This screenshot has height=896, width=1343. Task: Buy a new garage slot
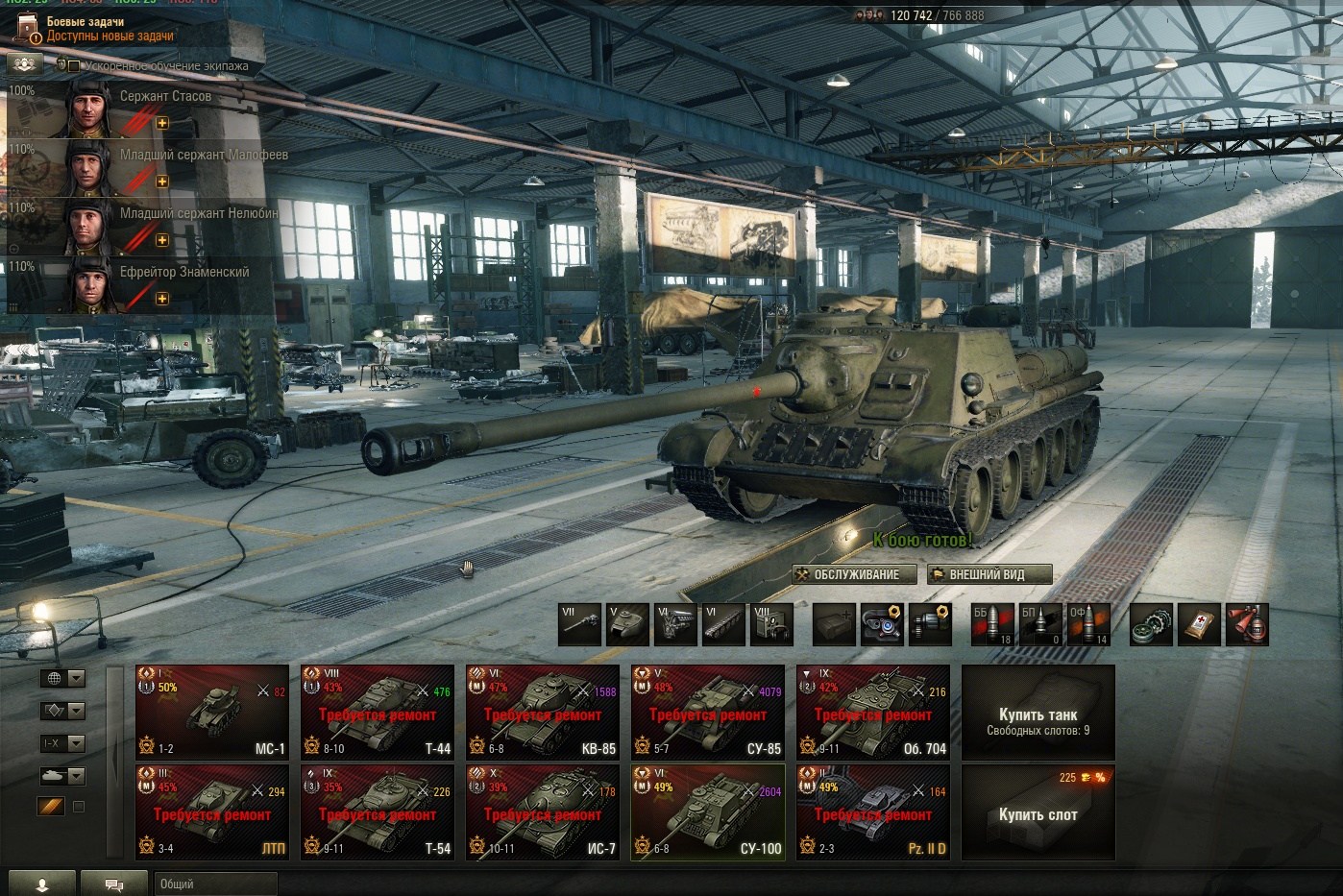pyautogui.click(x=1038, y=812)
